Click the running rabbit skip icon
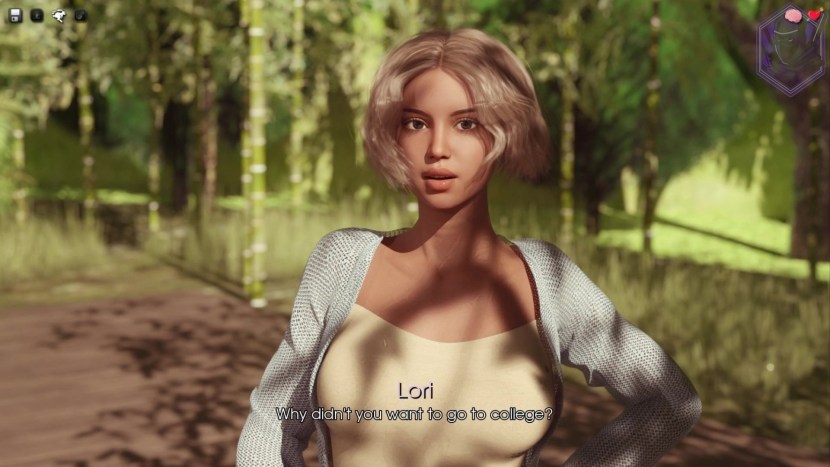830x467 pixels. 59,15
